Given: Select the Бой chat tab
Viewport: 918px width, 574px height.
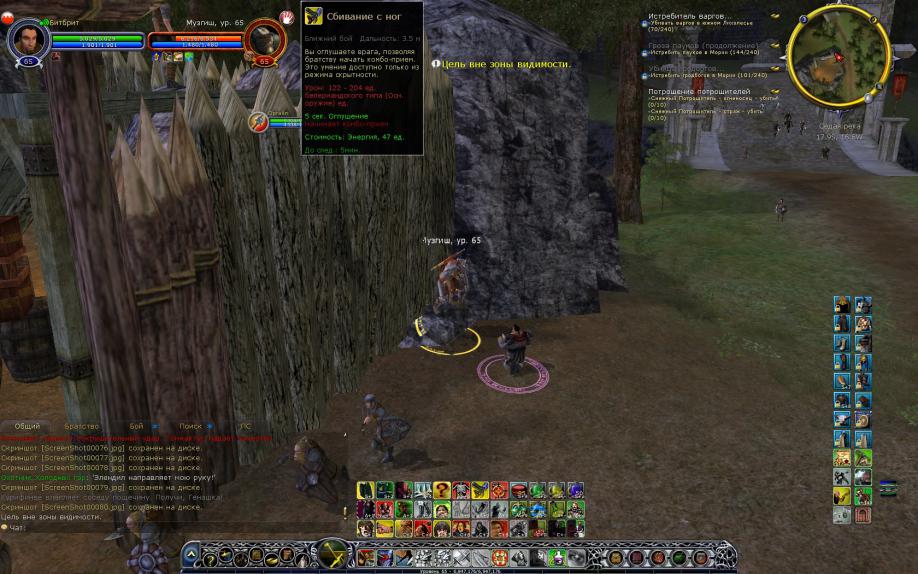Looking at the screenshot, I should (137, 426).
